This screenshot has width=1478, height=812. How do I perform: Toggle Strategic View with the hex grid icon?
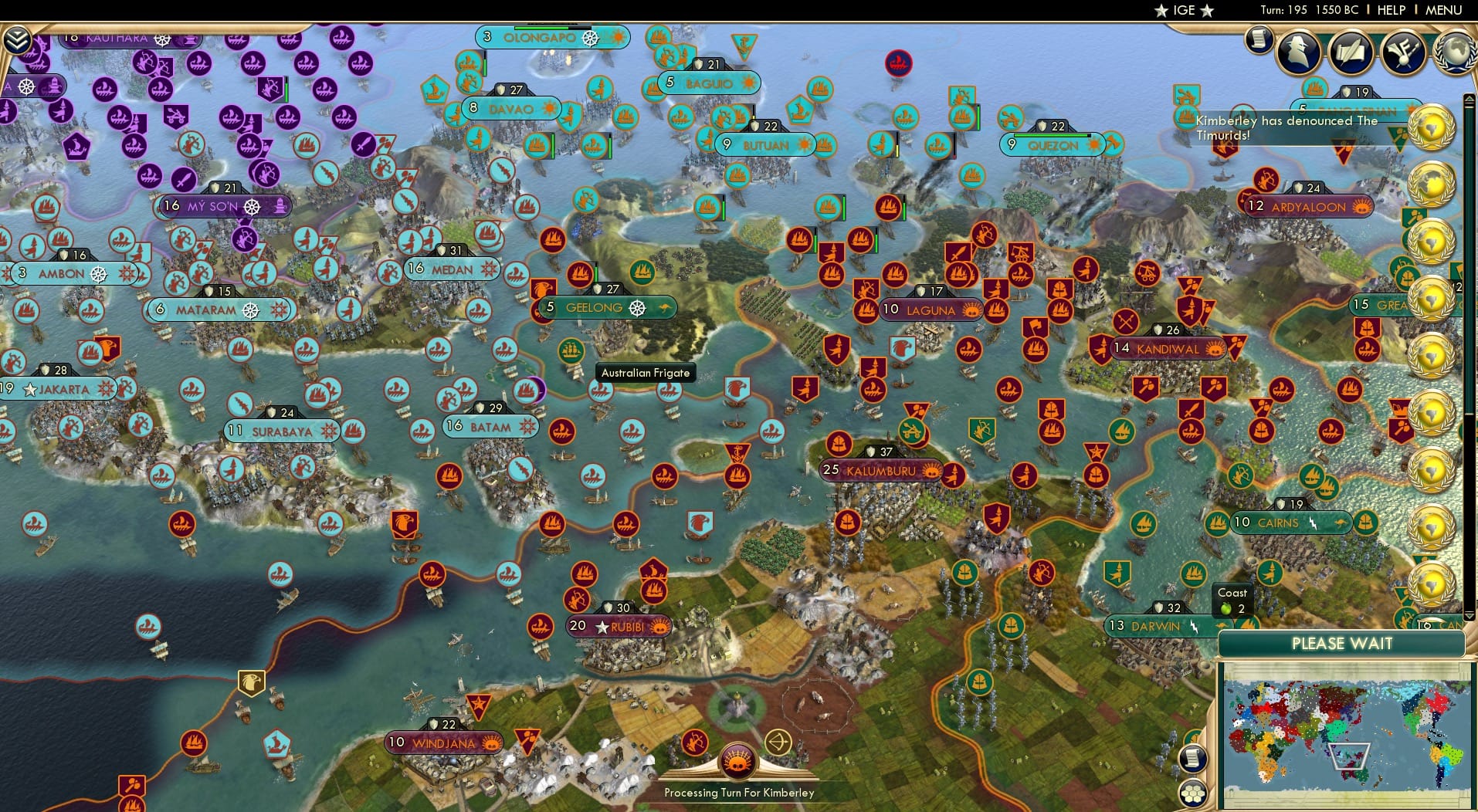click(x=1194, y=791)
